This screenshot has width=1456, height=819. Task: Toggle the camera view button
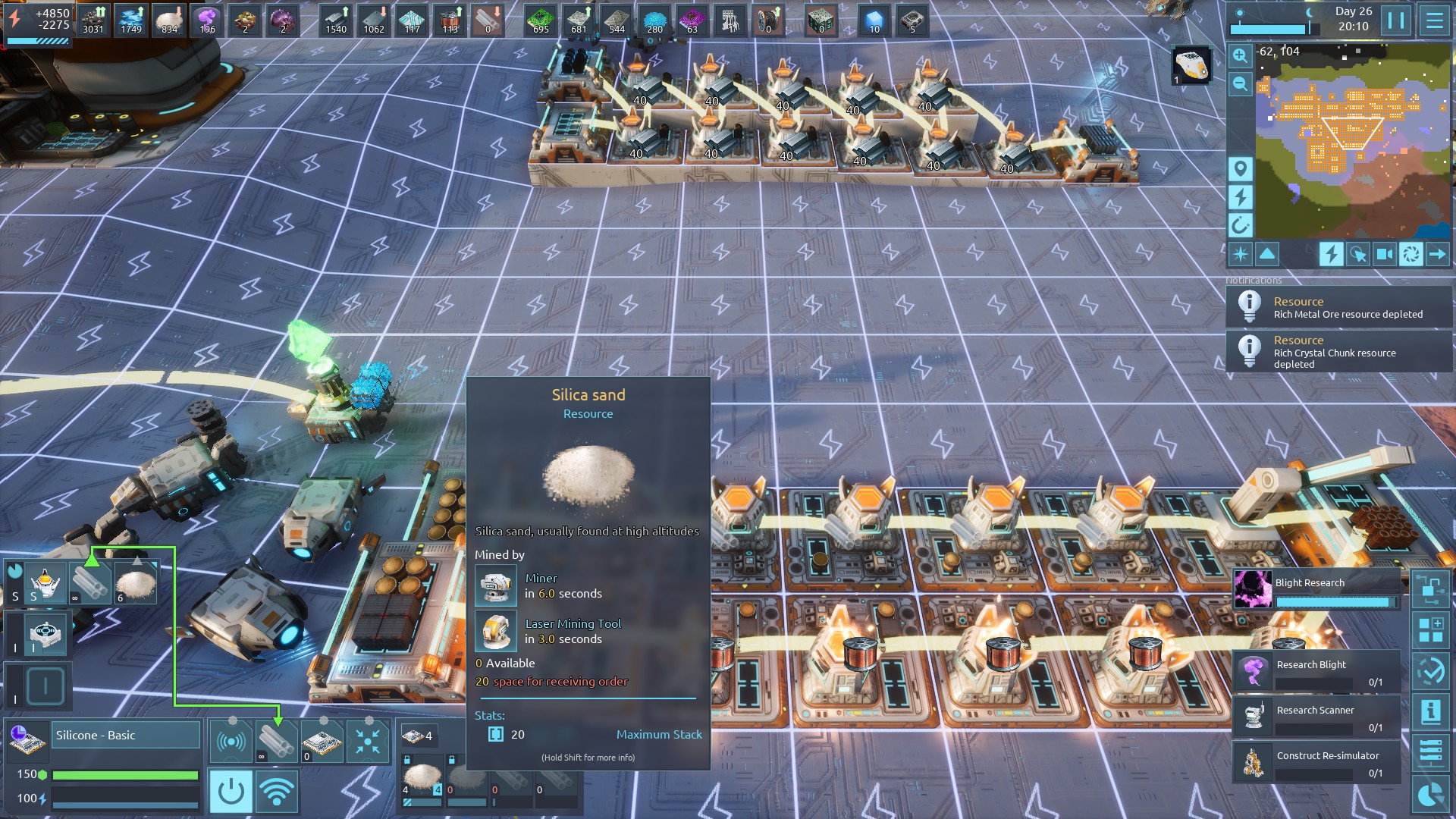tap(1385, 254)
